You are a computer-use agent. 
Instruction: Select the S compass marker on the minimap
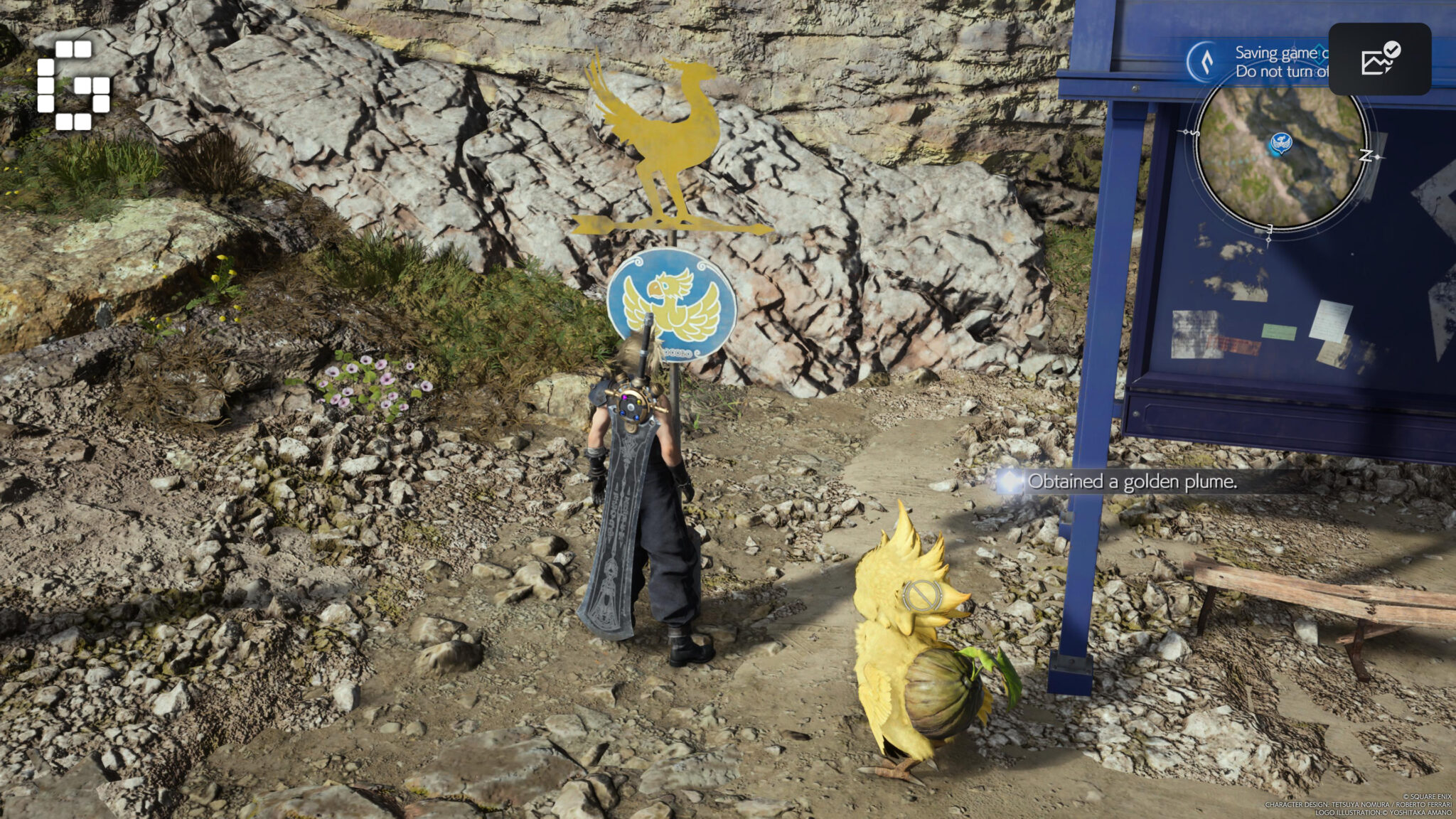1196,132
